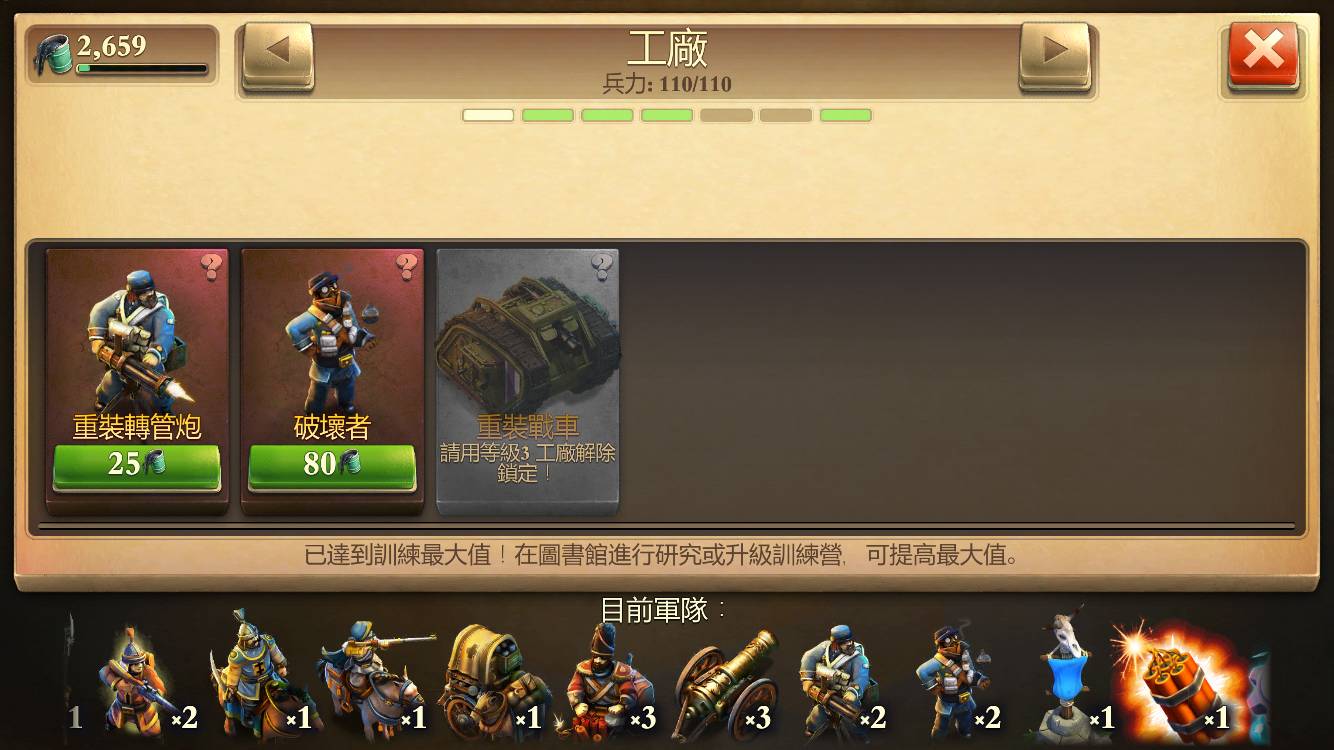Tap the 兵力 110/110 capacity progress bar
This screenshot has width=1334, height=750.
(x=667, y=114)
